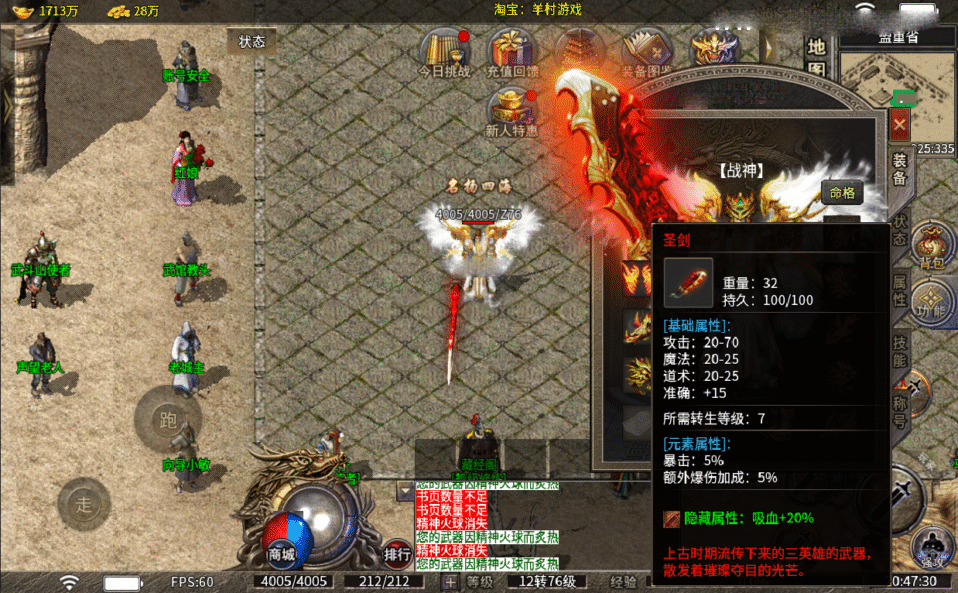Open the 排行 rankings
This screenshot has height=593, width=958.
coord(397,554)
